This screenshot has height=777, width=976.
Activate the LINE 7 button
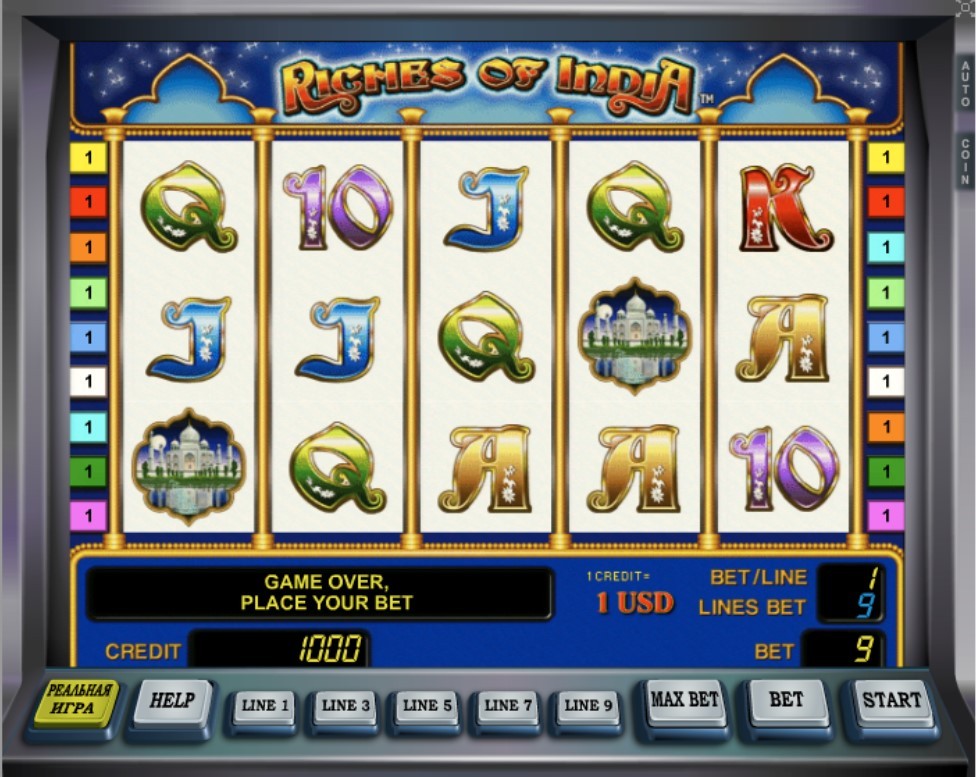508,707
